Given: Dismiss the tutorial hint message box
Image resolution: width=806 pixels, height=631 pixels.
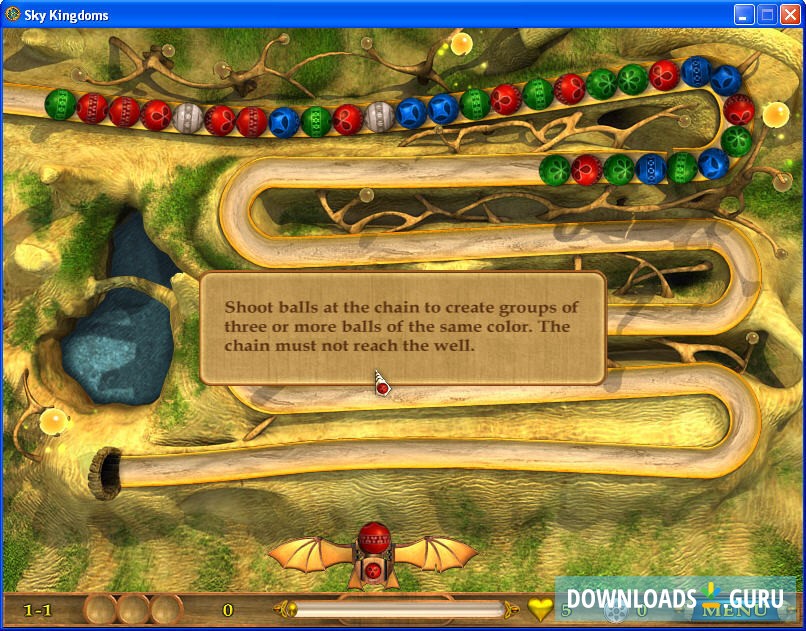Looking at the screenshot, I should point(403,328).
